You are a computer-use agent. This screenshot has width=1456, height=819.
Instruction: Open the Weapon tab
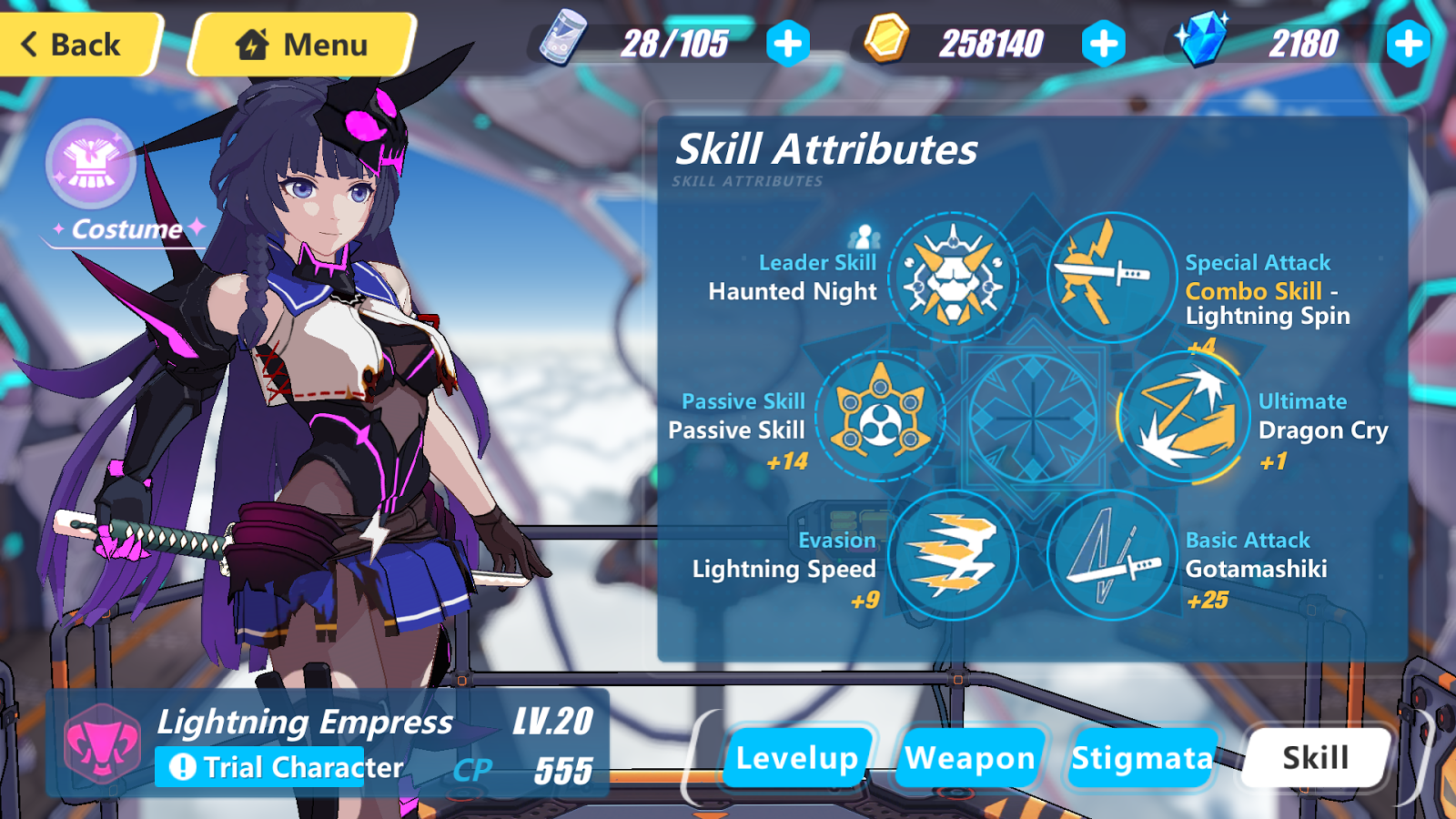tap(968, 756)
